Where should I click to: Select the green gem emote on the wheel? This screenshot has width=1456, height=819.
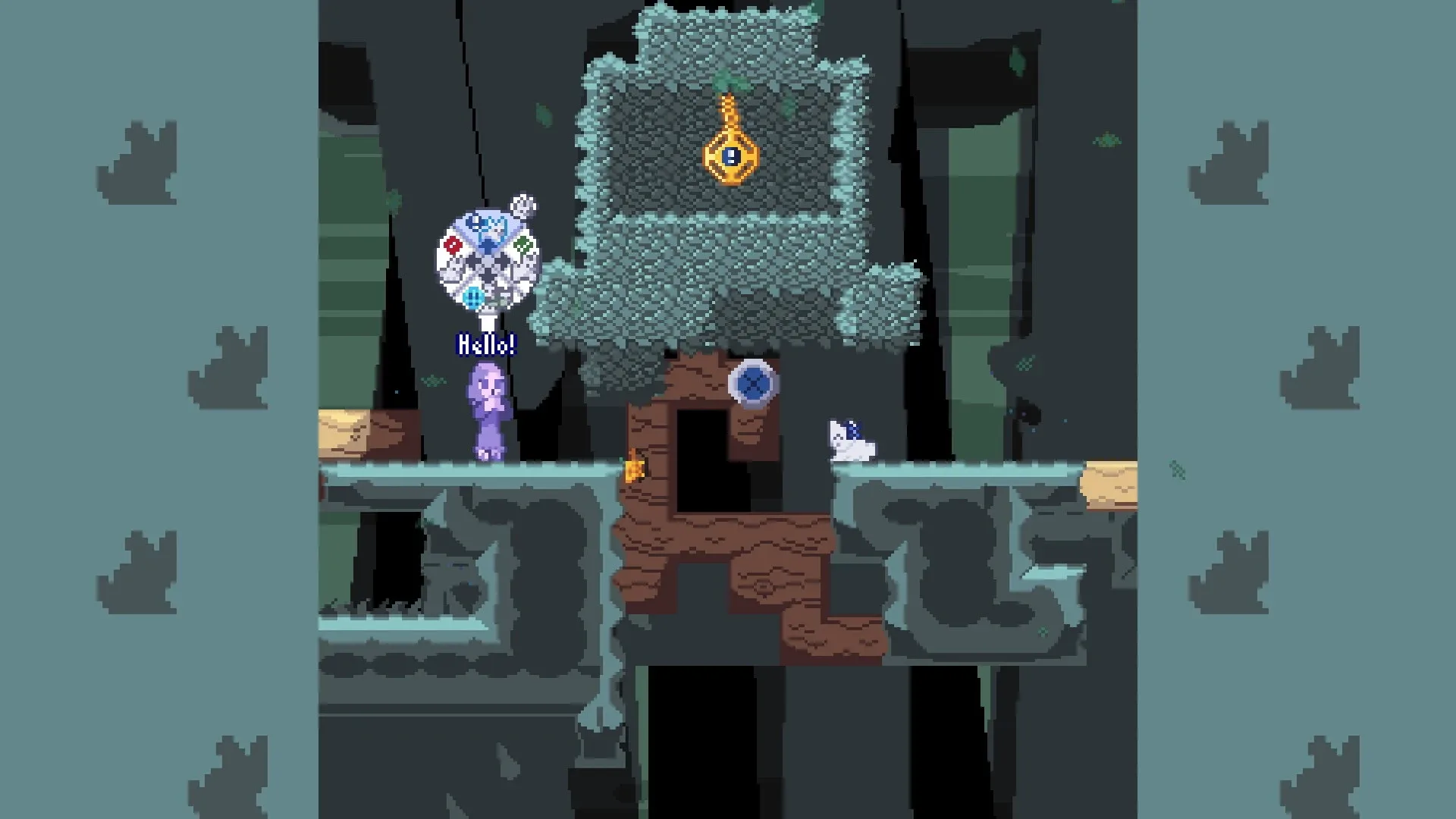pyautogui.click(x=522, y=244)
